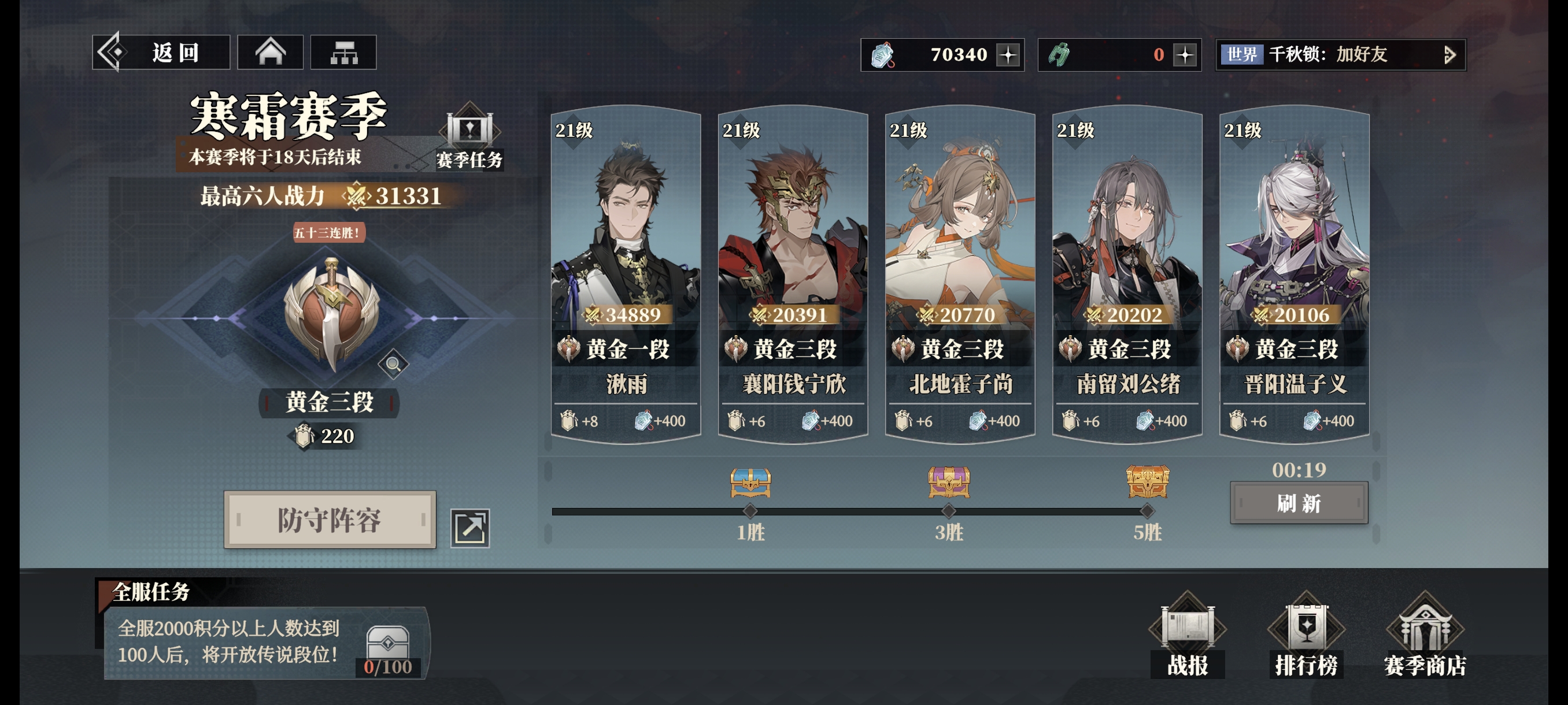Image resolution: width=1568 pixels, height=705 pixels.
Task: Open the 防守阵容 defense lineup
Action: [330, 520]
